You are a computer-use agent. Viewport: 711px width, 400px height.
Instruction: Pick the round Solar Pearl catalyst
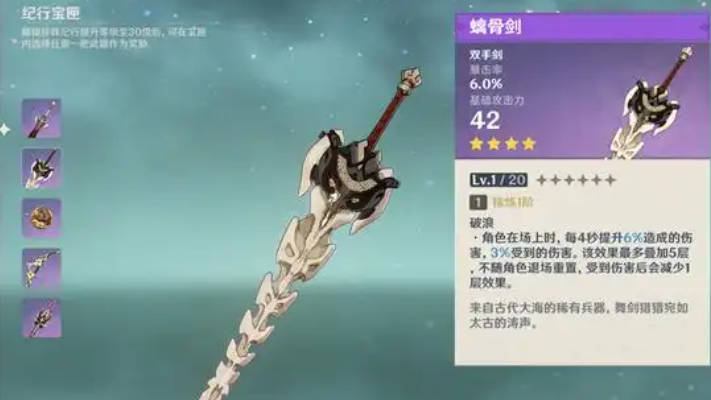click(x=42, y=218)
